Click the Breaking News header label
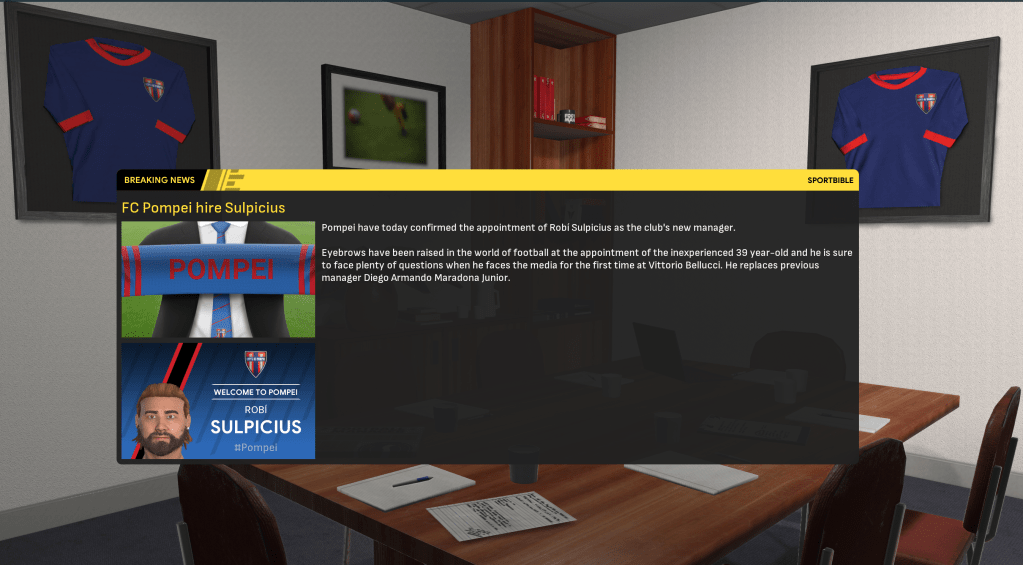 159,180
